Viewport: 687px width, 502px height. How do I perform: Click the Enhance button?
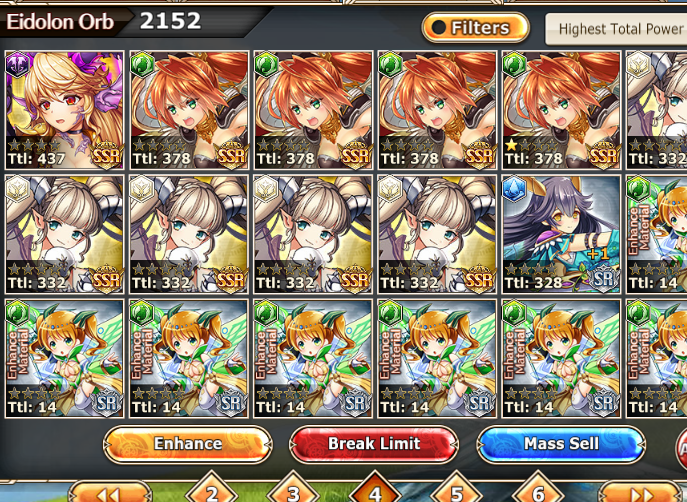(187, 443)
